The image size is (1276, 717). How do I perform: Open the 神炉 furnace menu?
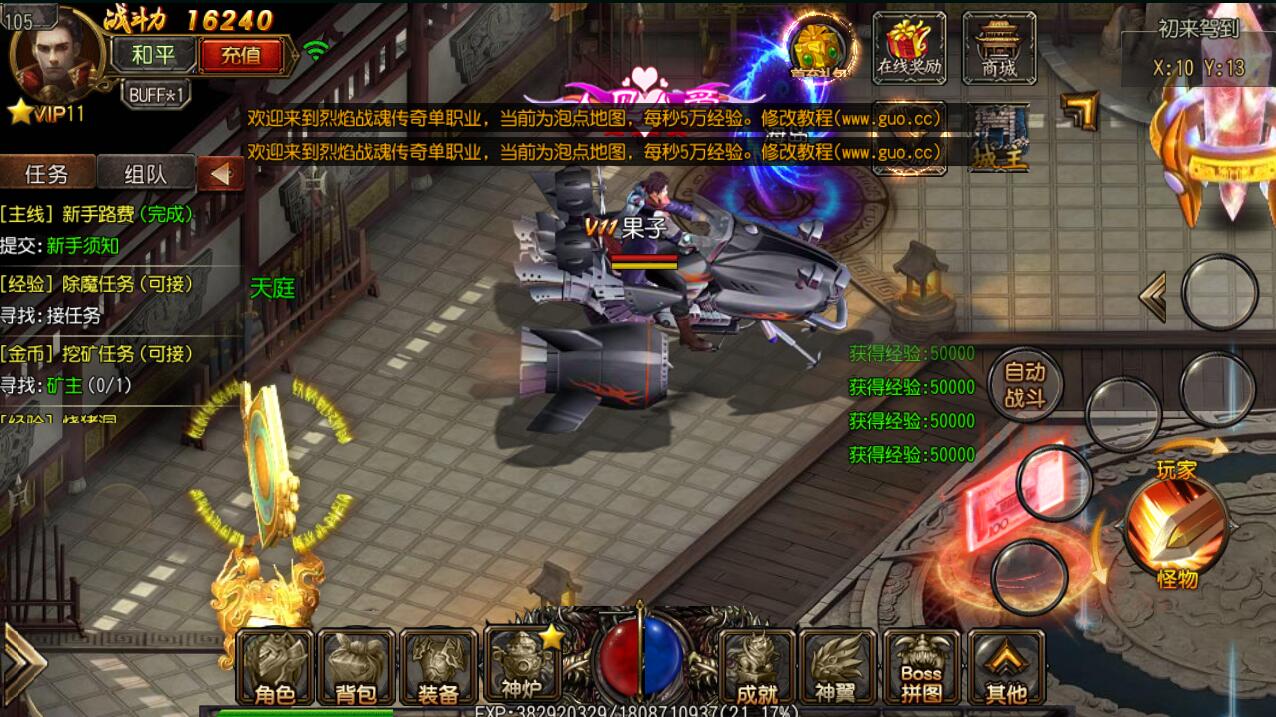[521, 665]
